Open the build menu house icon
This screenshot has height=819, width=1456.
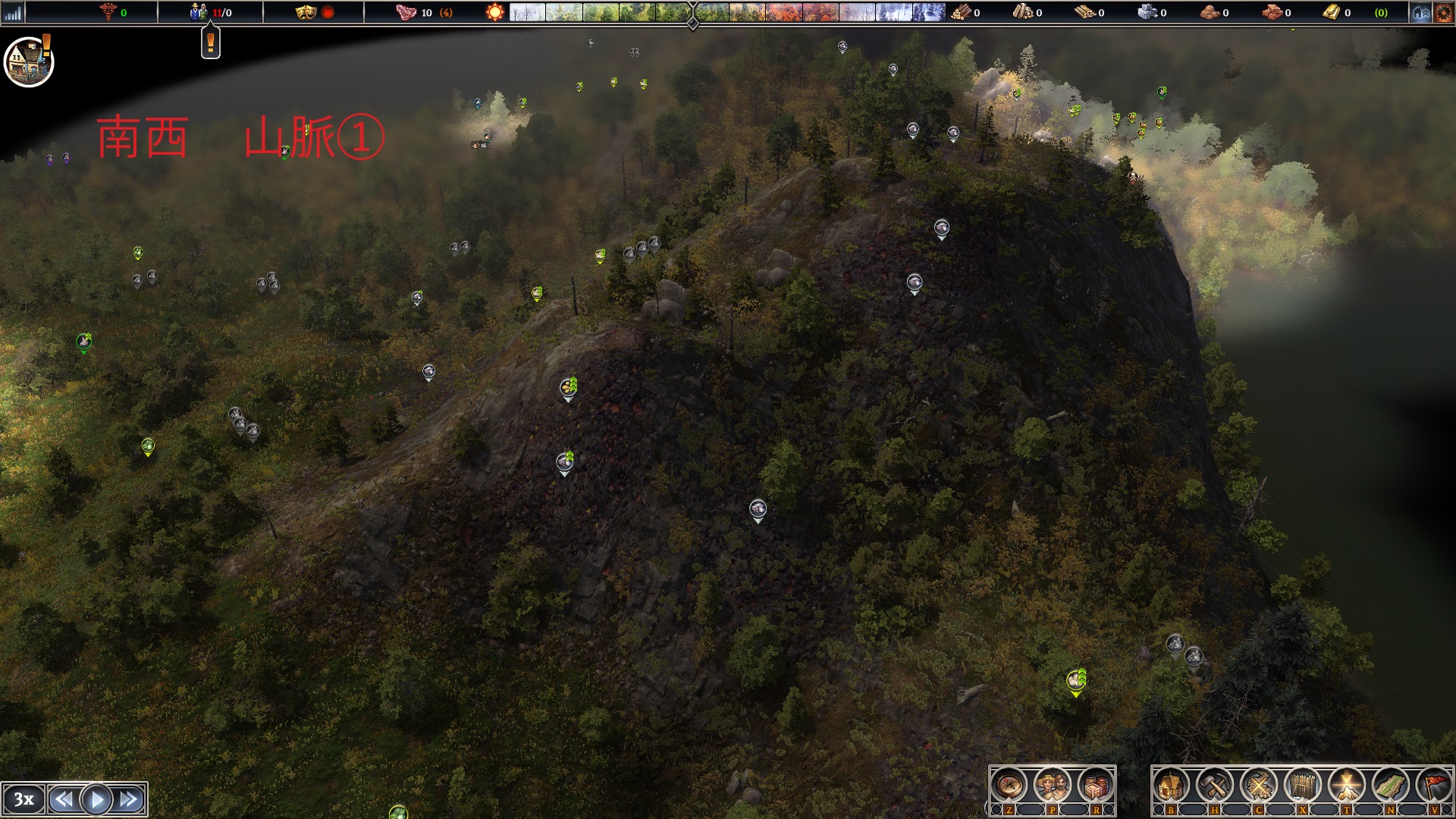tap(1170, 785)
